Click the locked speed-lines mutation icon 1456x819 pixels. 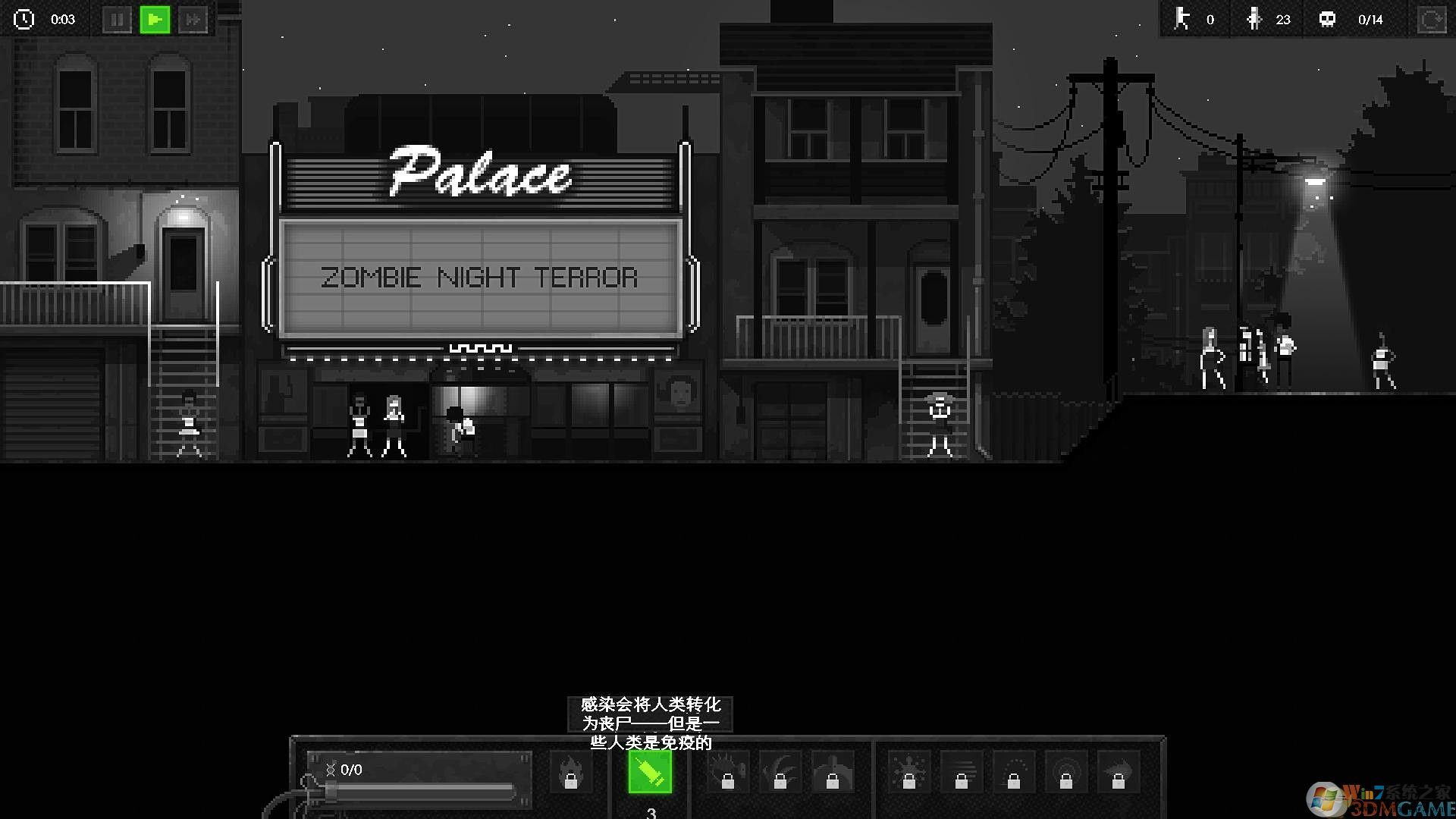tap(963, 770)
